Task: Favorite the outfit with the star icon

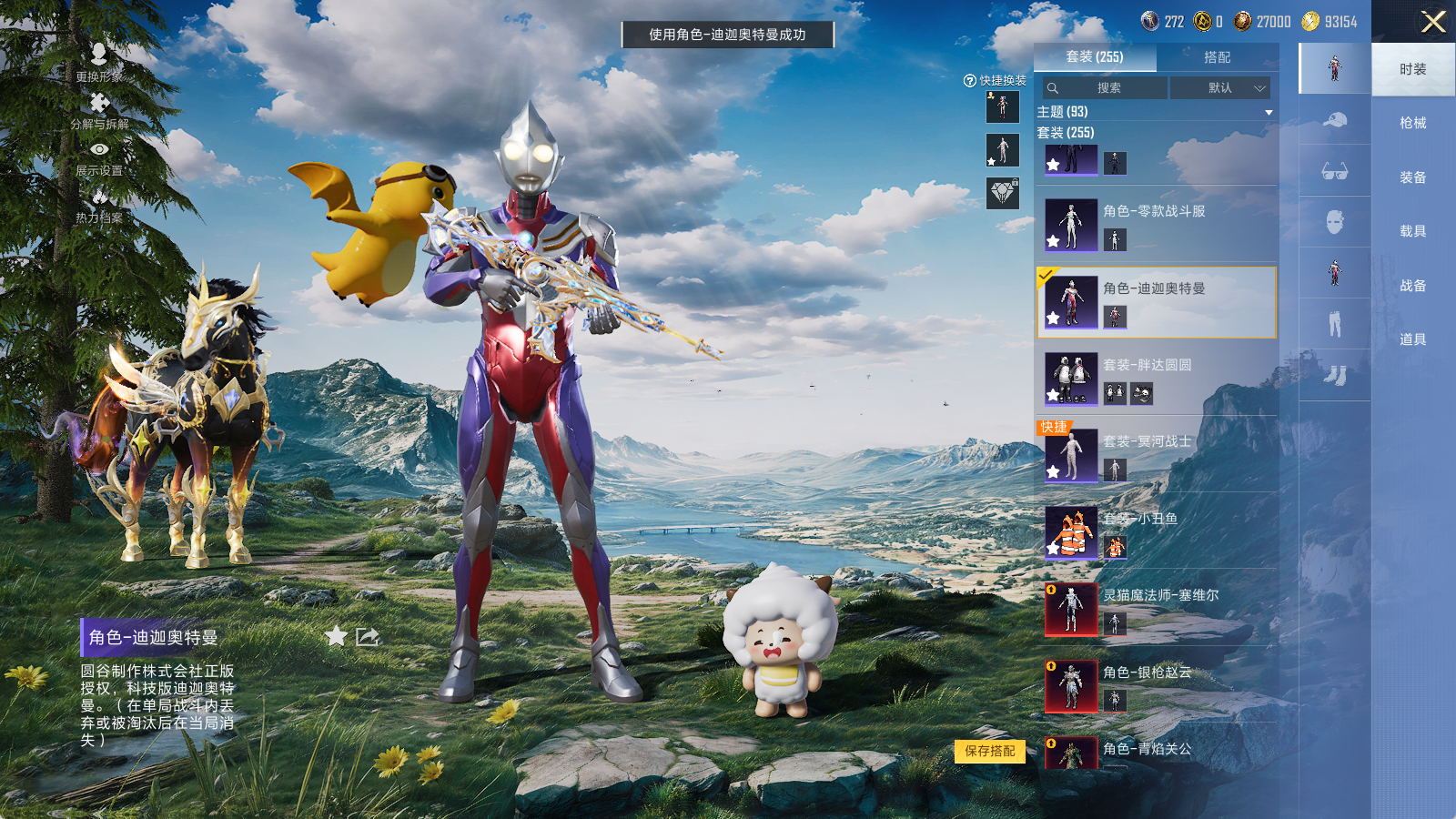Action: [337, 636]
